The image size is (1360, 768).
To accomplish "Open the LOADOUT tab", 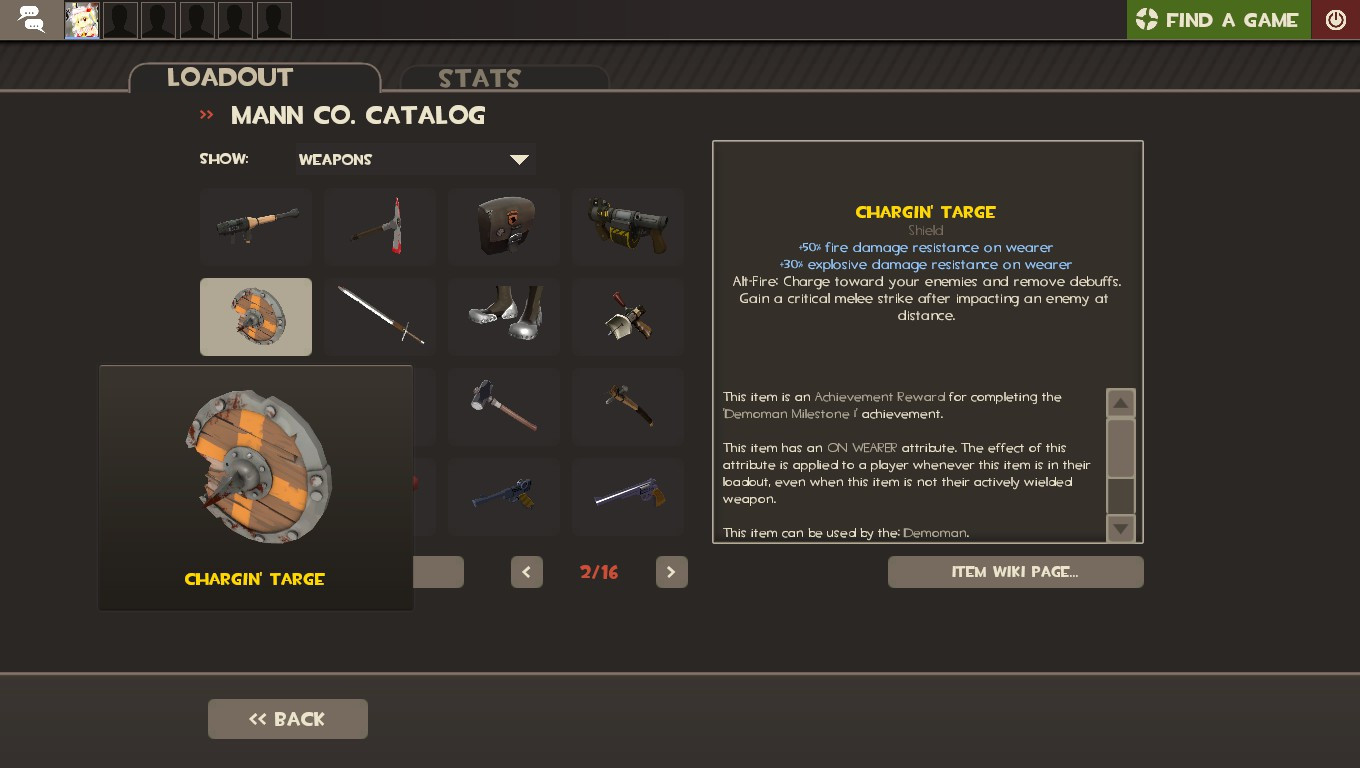I will (x=231, y=78).
